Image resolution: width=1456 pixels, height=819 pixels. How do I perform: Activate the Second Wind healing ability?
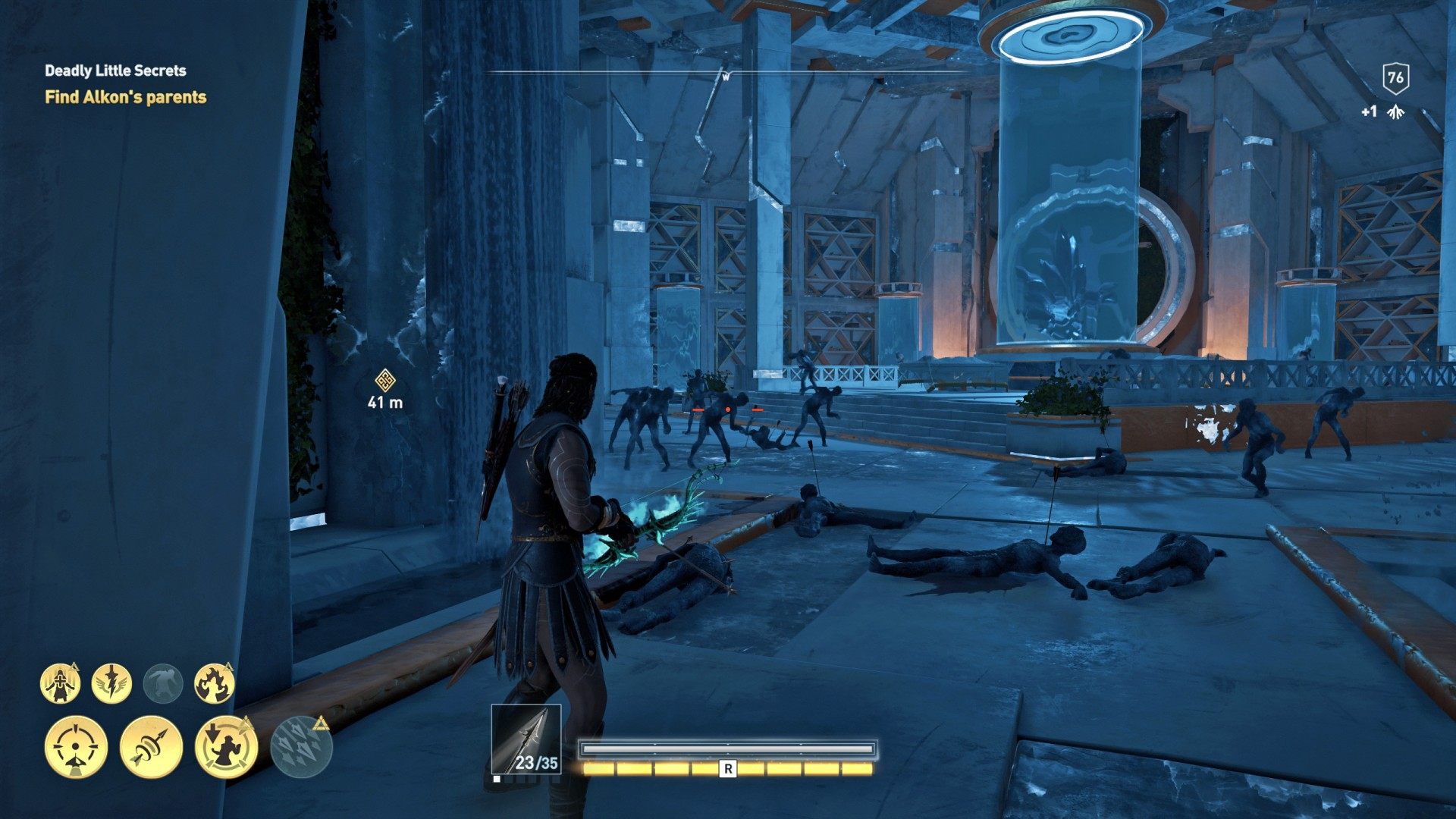tap(61, 684)
